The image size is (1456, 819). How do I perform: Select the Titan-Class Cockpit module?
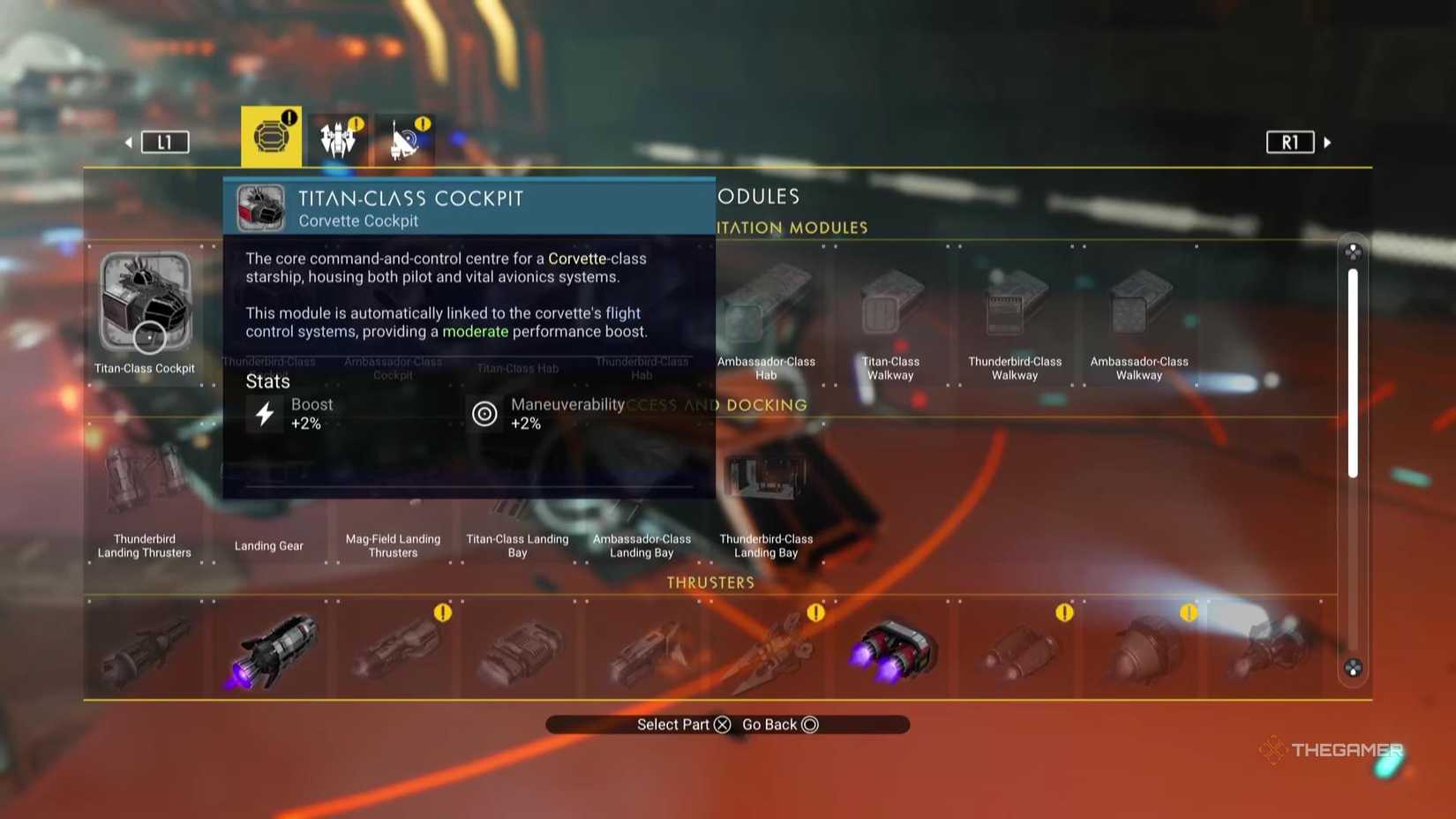point(146,304)
